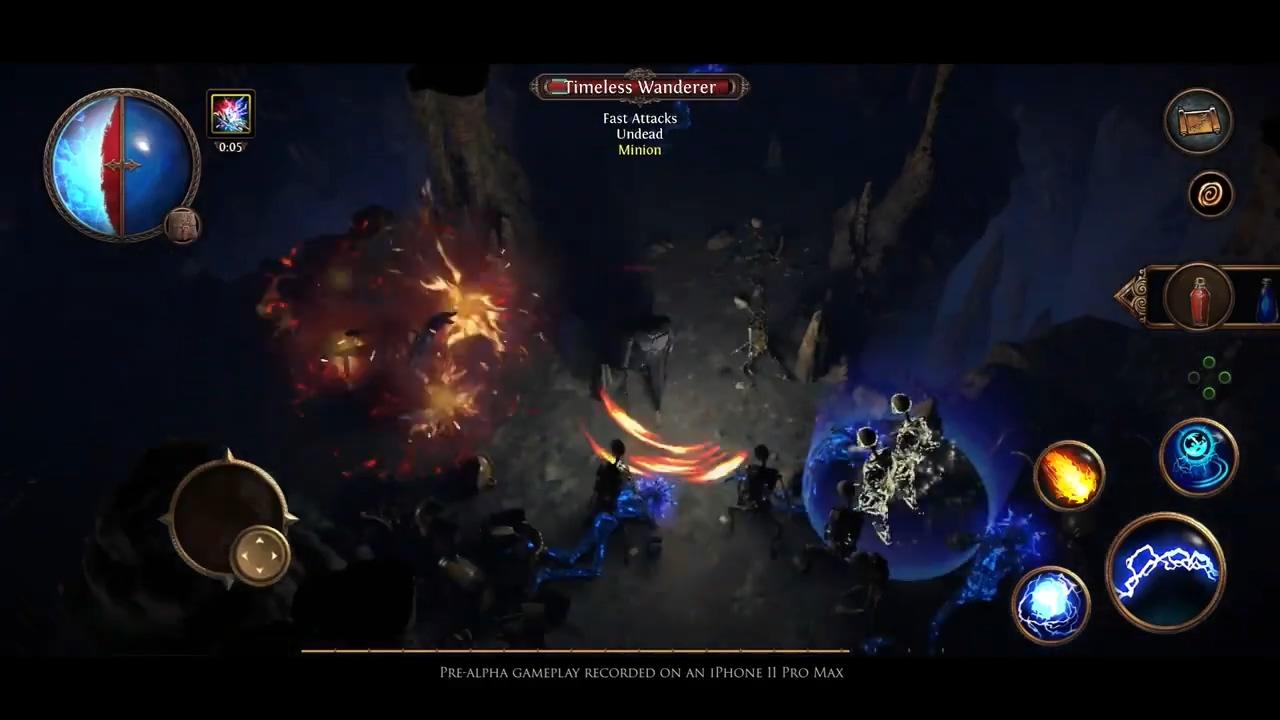
Task: Toggle a green charge dot on the right
Action: (1224, 377)
